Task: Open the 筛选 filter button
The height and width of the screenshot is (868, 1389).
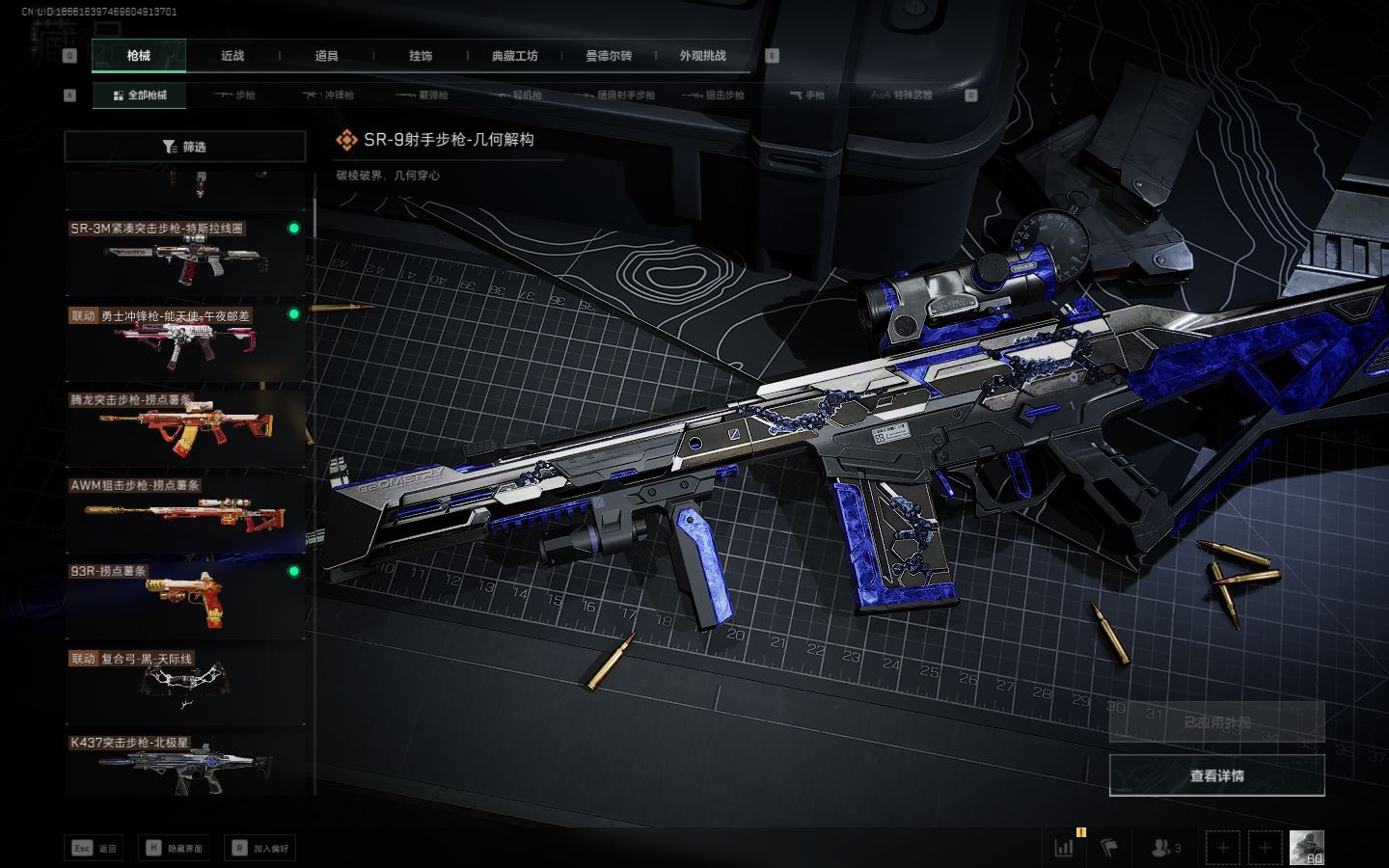Action: [185, 147]
